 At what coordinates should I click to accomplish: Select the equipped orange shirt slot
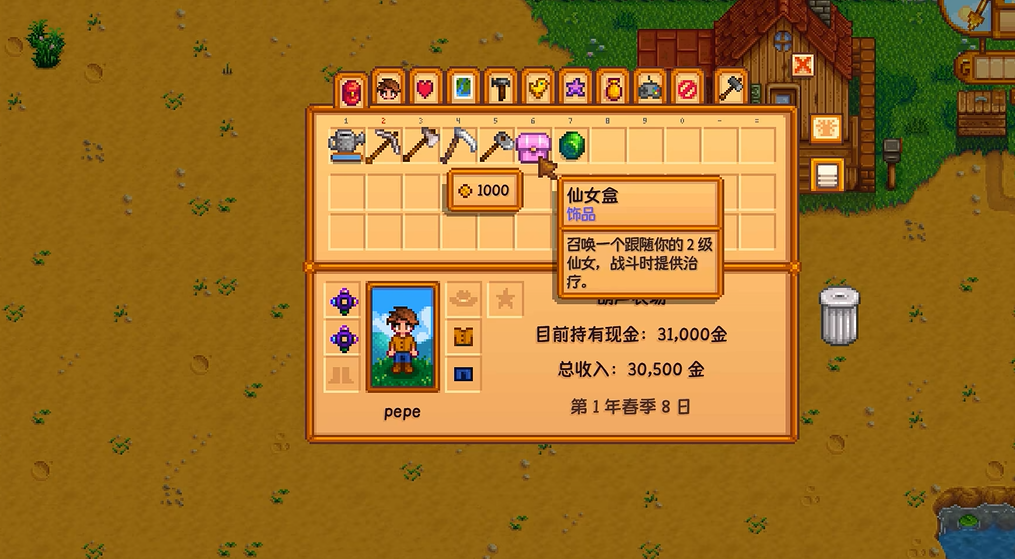click(x=462, y=337)
